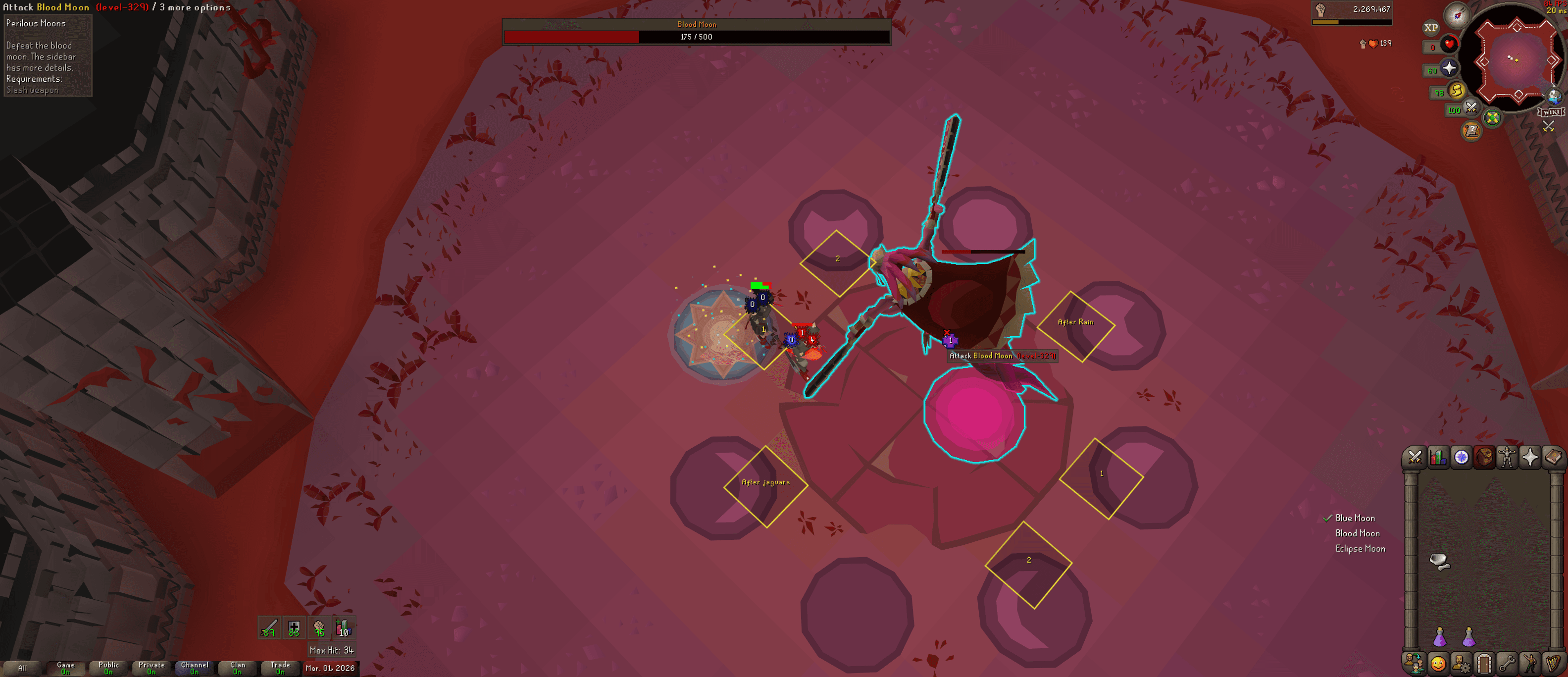Select the All chat tab
Viewport: 1568px width, 677px height.
click(24, 667)
